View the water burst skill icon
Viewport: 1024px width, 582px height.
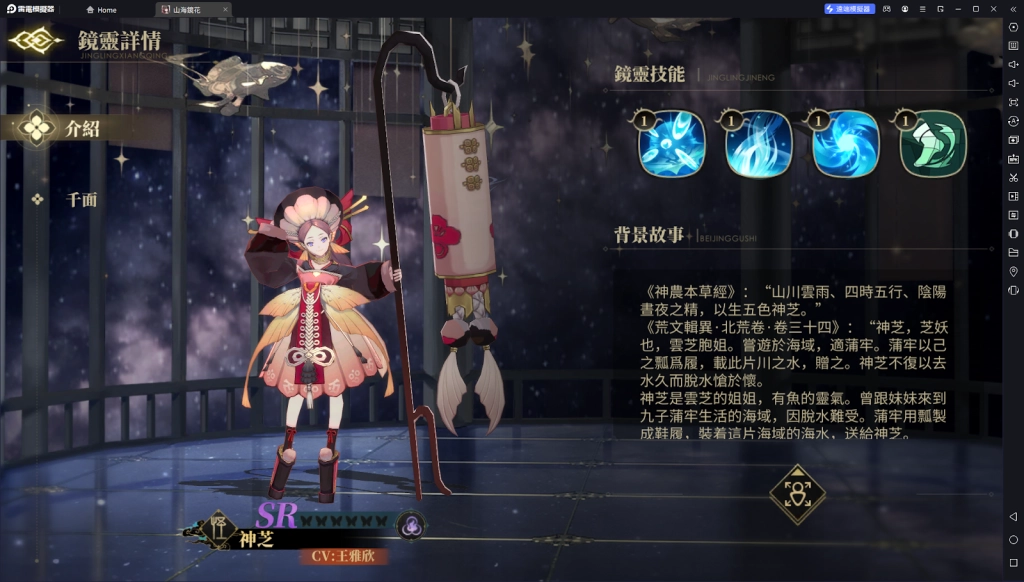coord(672,144)
